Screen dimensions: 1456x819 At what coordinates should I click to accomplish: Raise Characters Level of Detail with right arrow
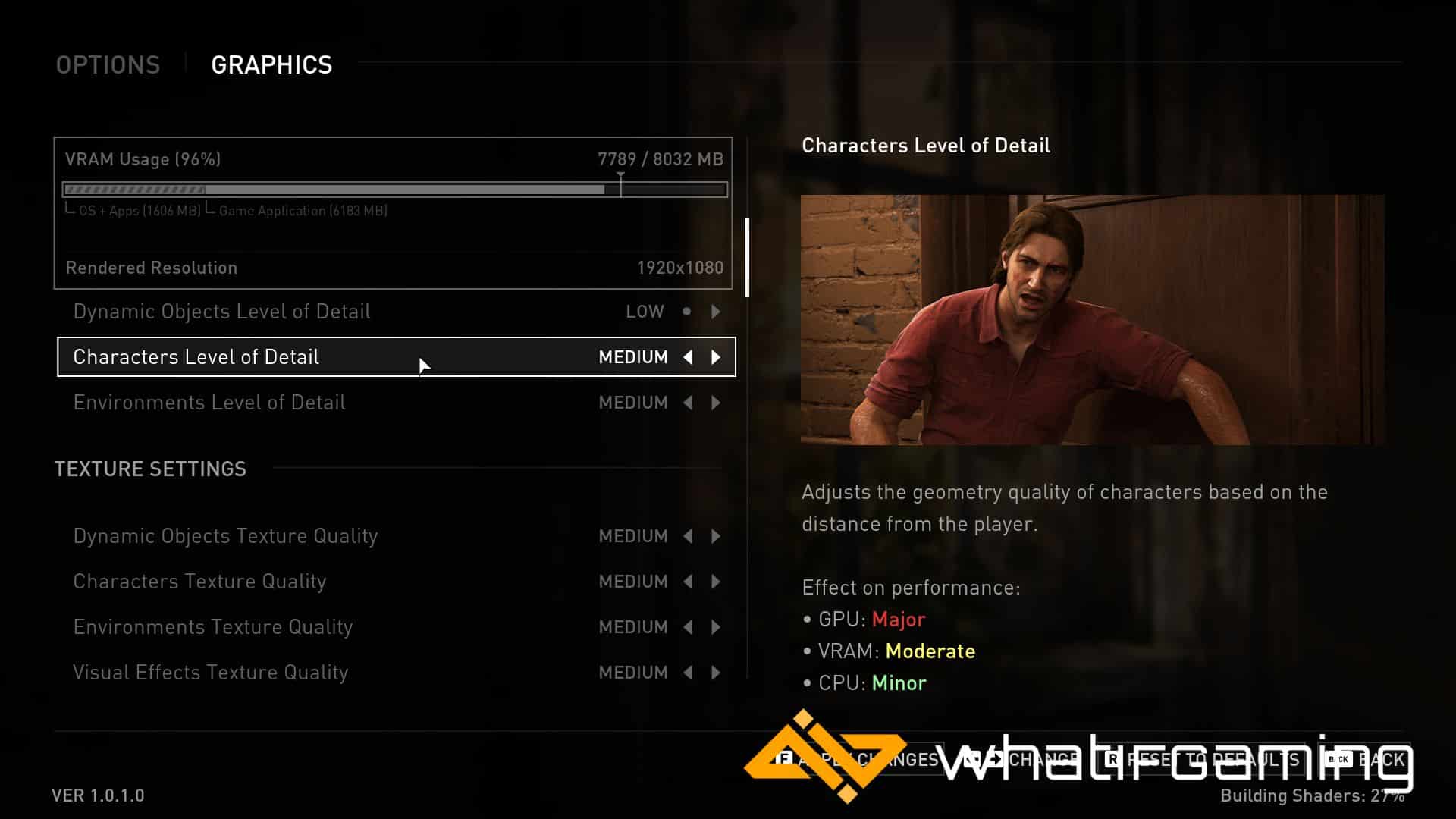pos(716,357)
